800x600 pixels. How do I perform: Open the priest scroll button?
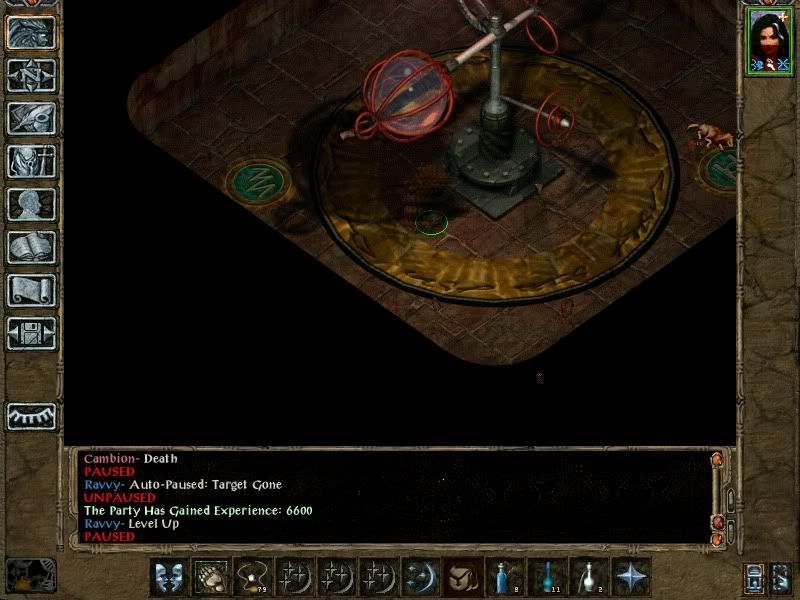pyautogui.click(x=31, y=289)
